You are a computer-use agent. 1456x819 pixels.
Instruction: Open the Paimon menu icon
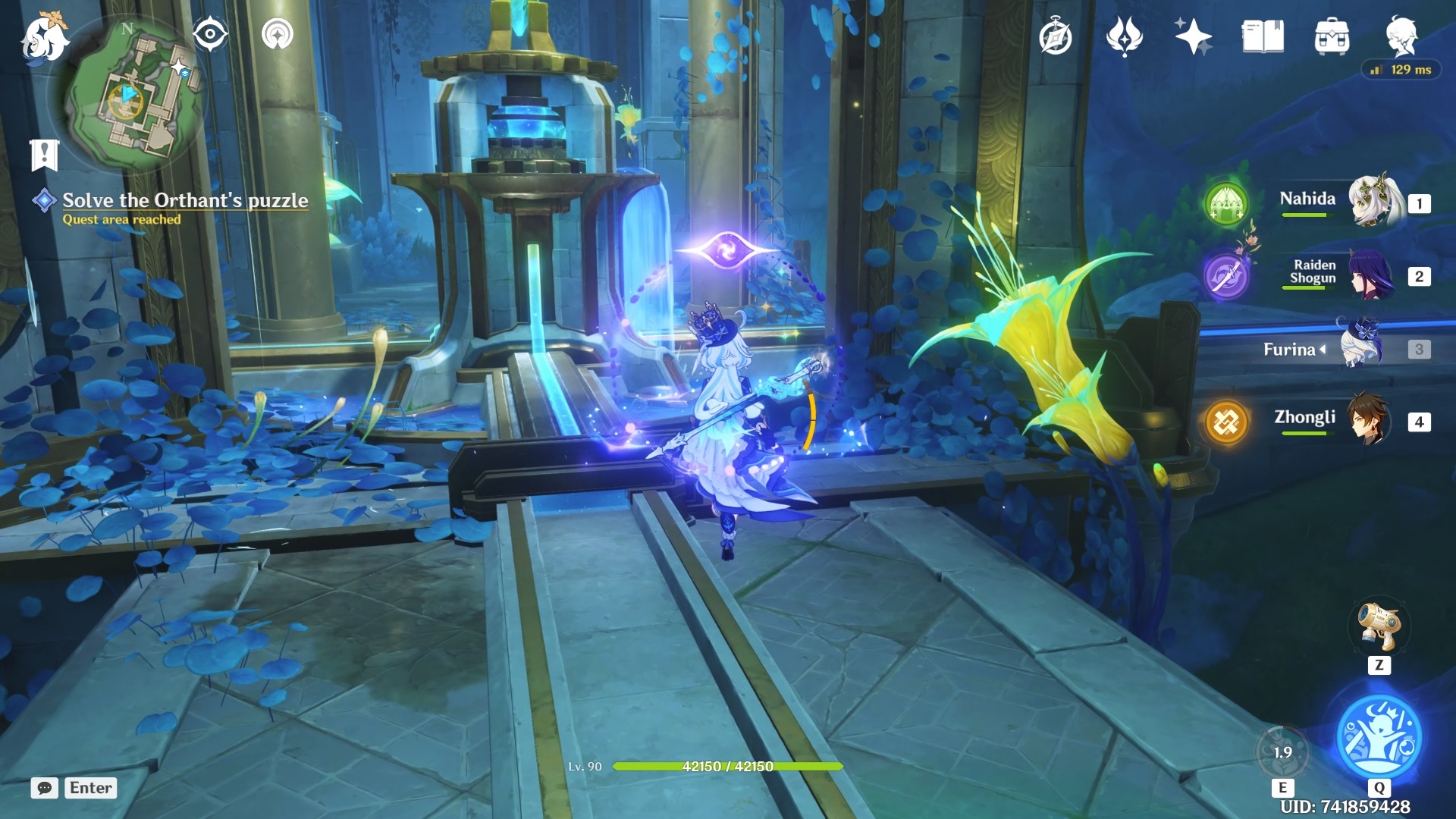tap(44, 38)
